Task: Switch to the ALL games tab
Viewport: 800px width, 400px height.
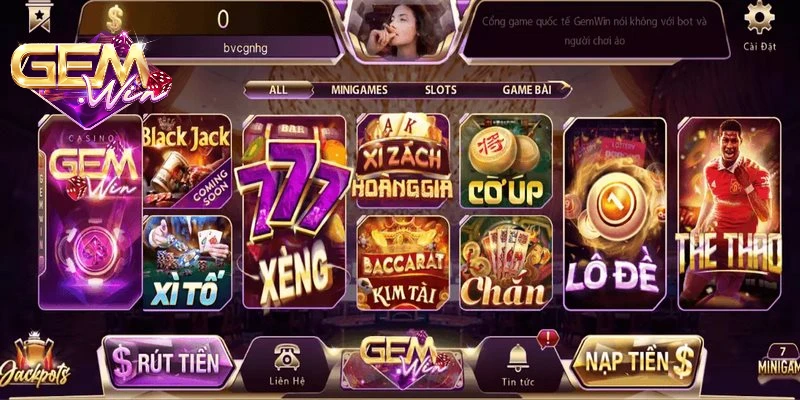Action: click(x=278, y=90)
